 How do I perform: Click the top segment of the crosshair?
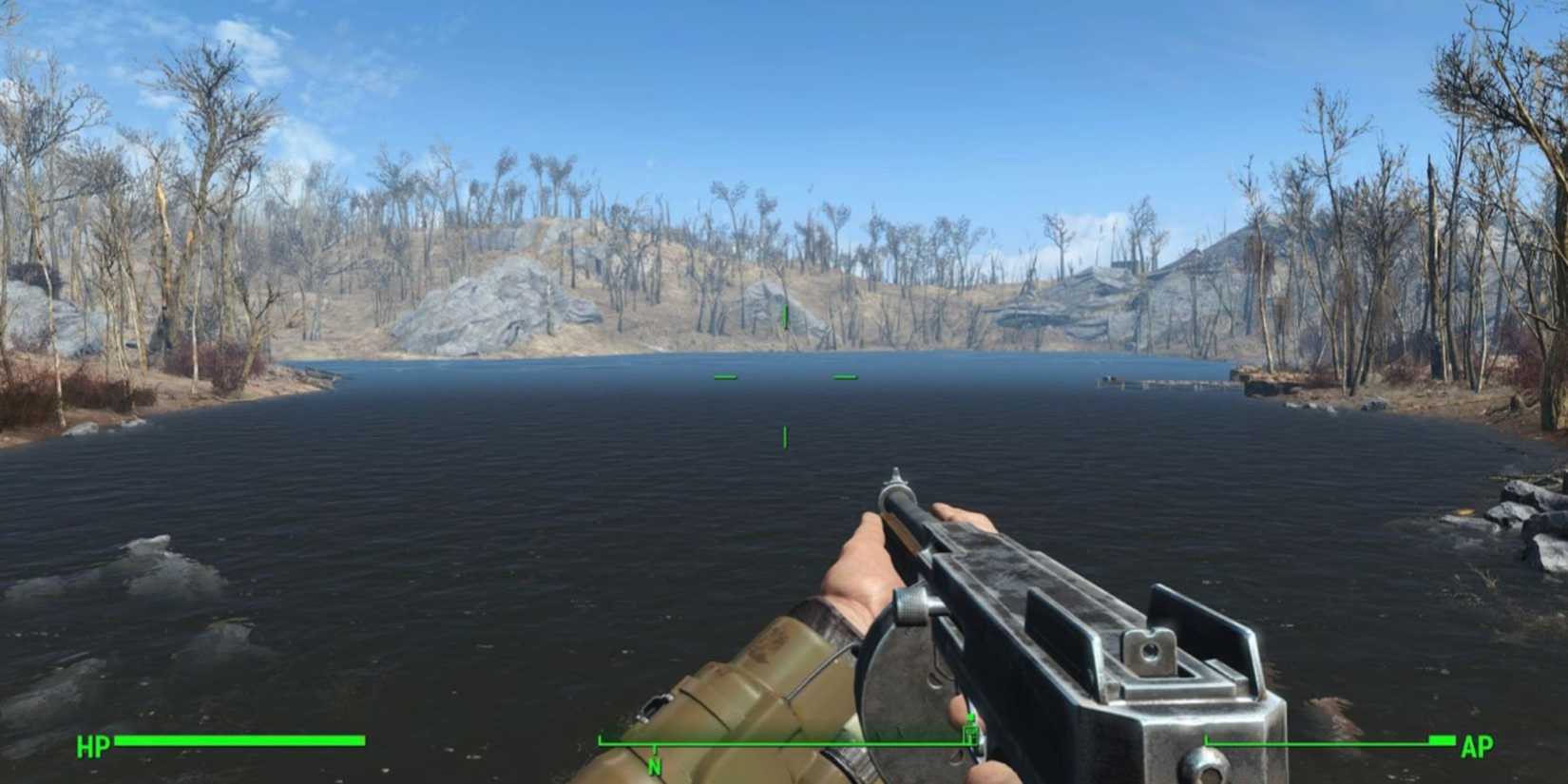pyautogui.click(x=784, y=316)
